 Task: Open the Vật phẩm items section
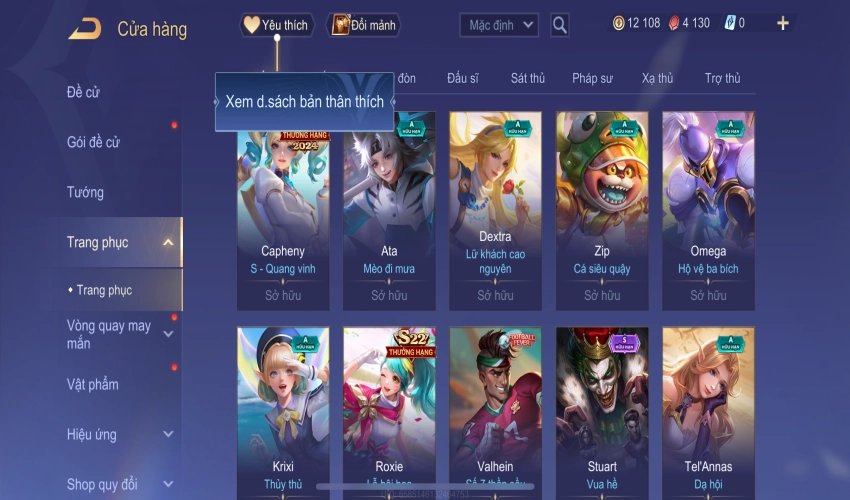(x=93, y=385)
